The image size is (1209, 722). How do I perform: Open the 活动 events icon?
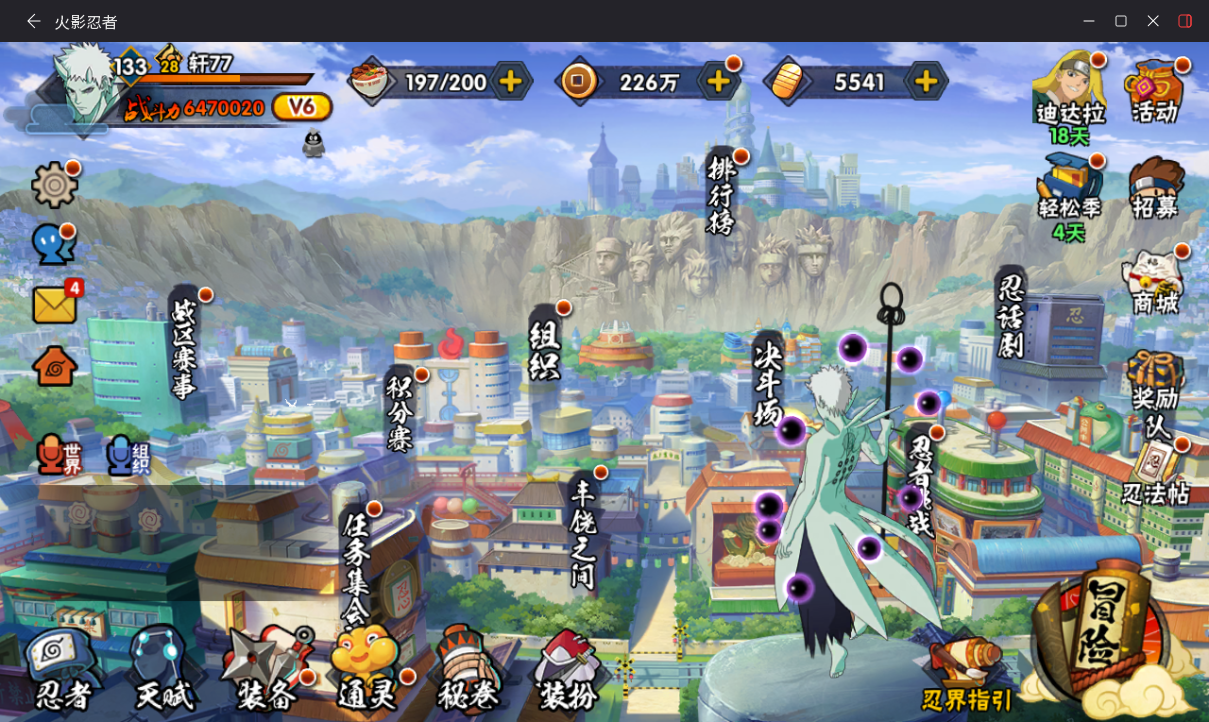1154,90
